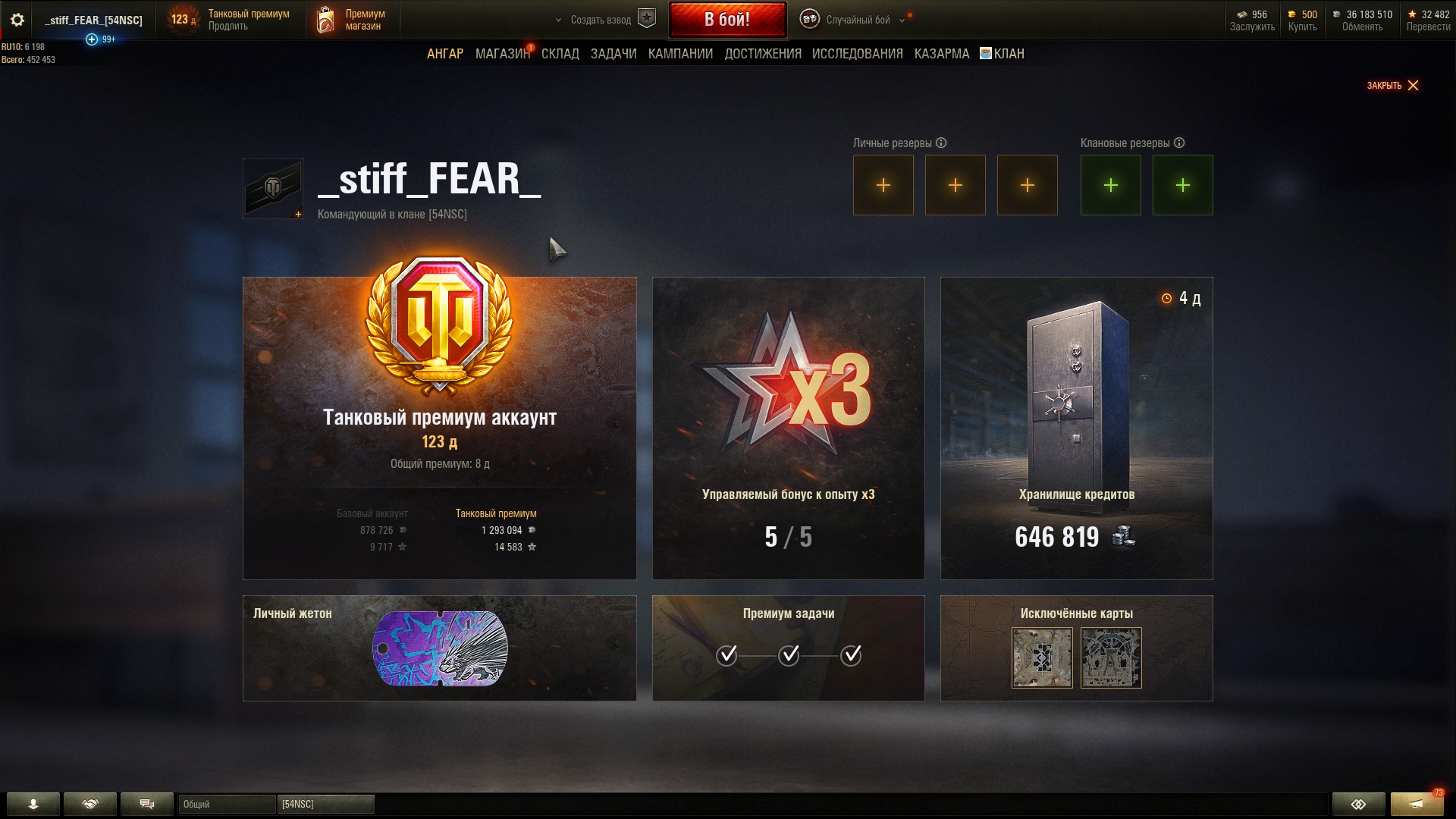
Task: Open the Исключённые карты panel
Action: click(1076, 648)
